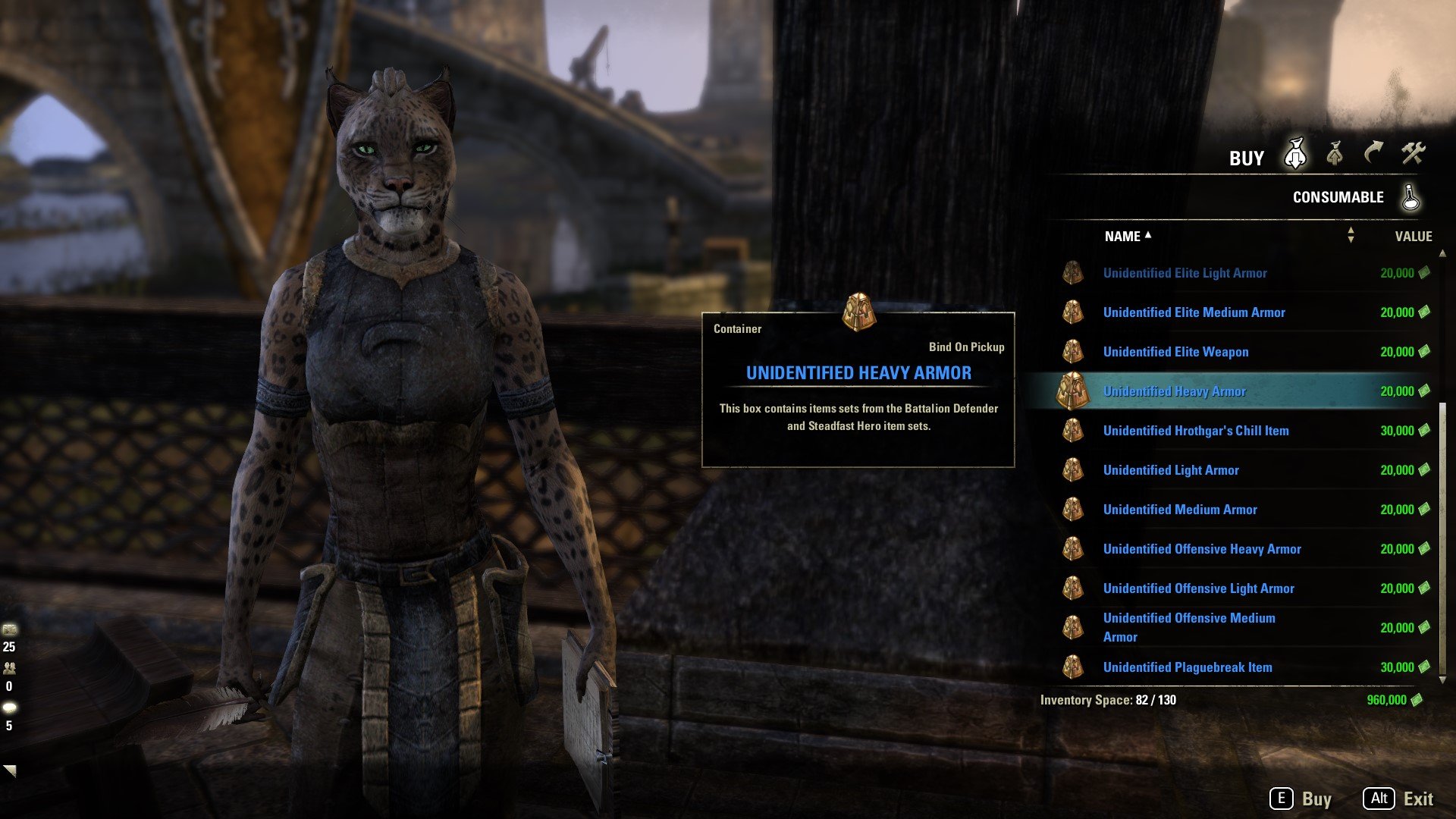Viewport: 1456px width, 819px height.
Task: Select Unidentified Elite Medium Armor
Action: [1194, 312]
